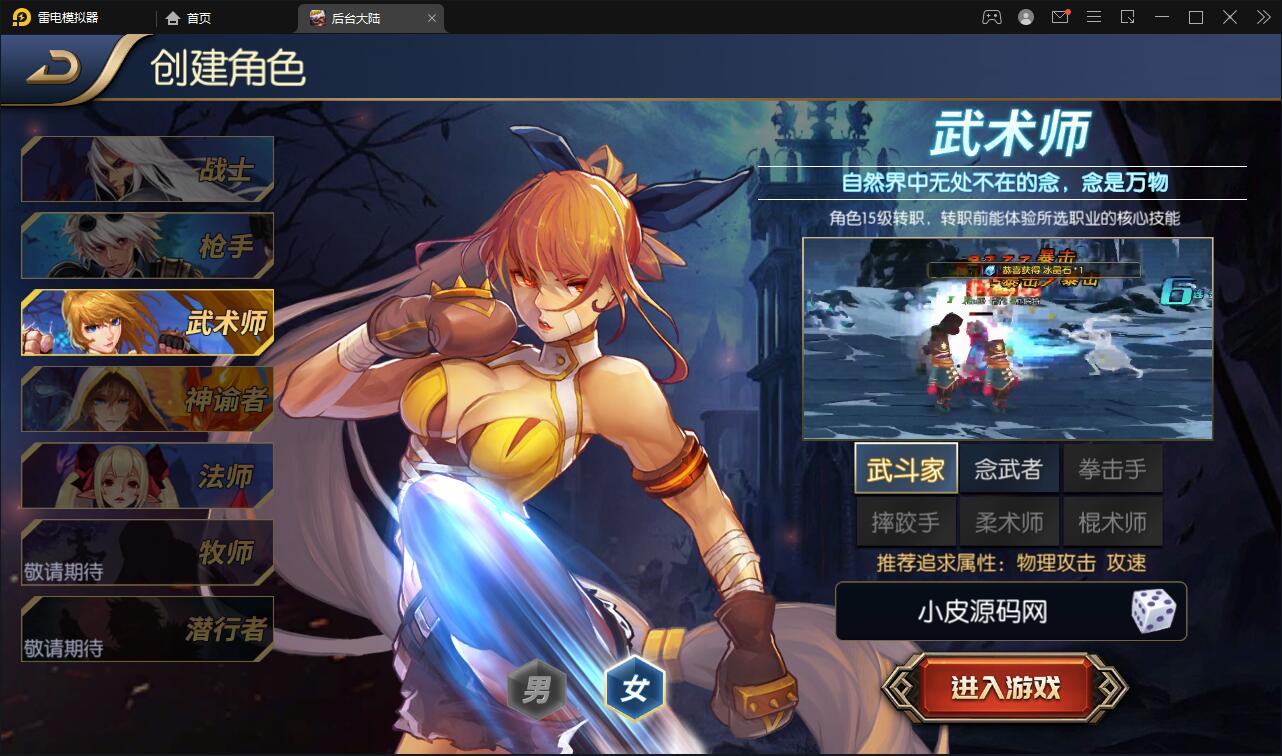
Task: Select the 战士 (Warrior) class portrait
Action: click(x=146, y=168)
